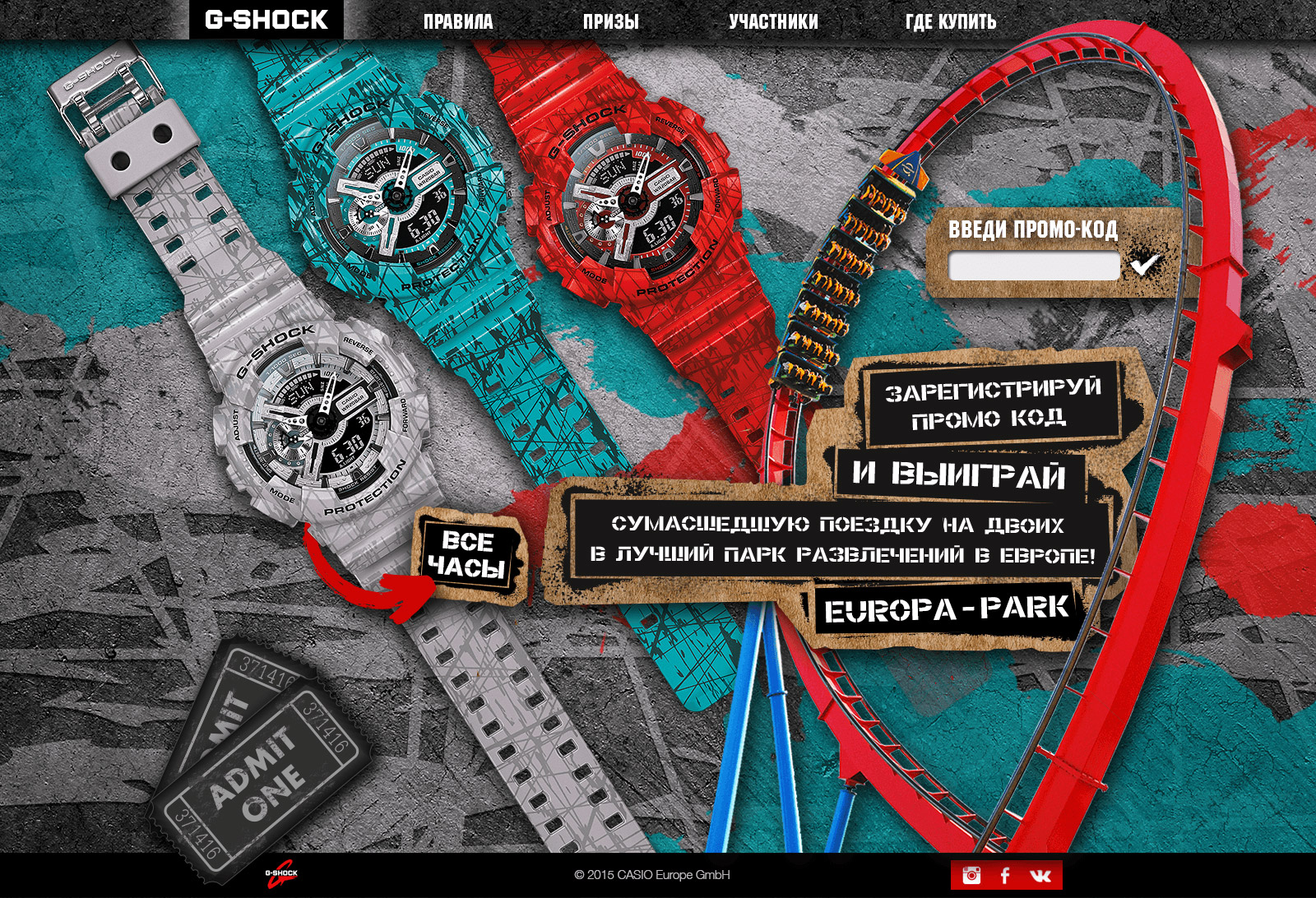Click the VK social network icon

point(1040,875)
